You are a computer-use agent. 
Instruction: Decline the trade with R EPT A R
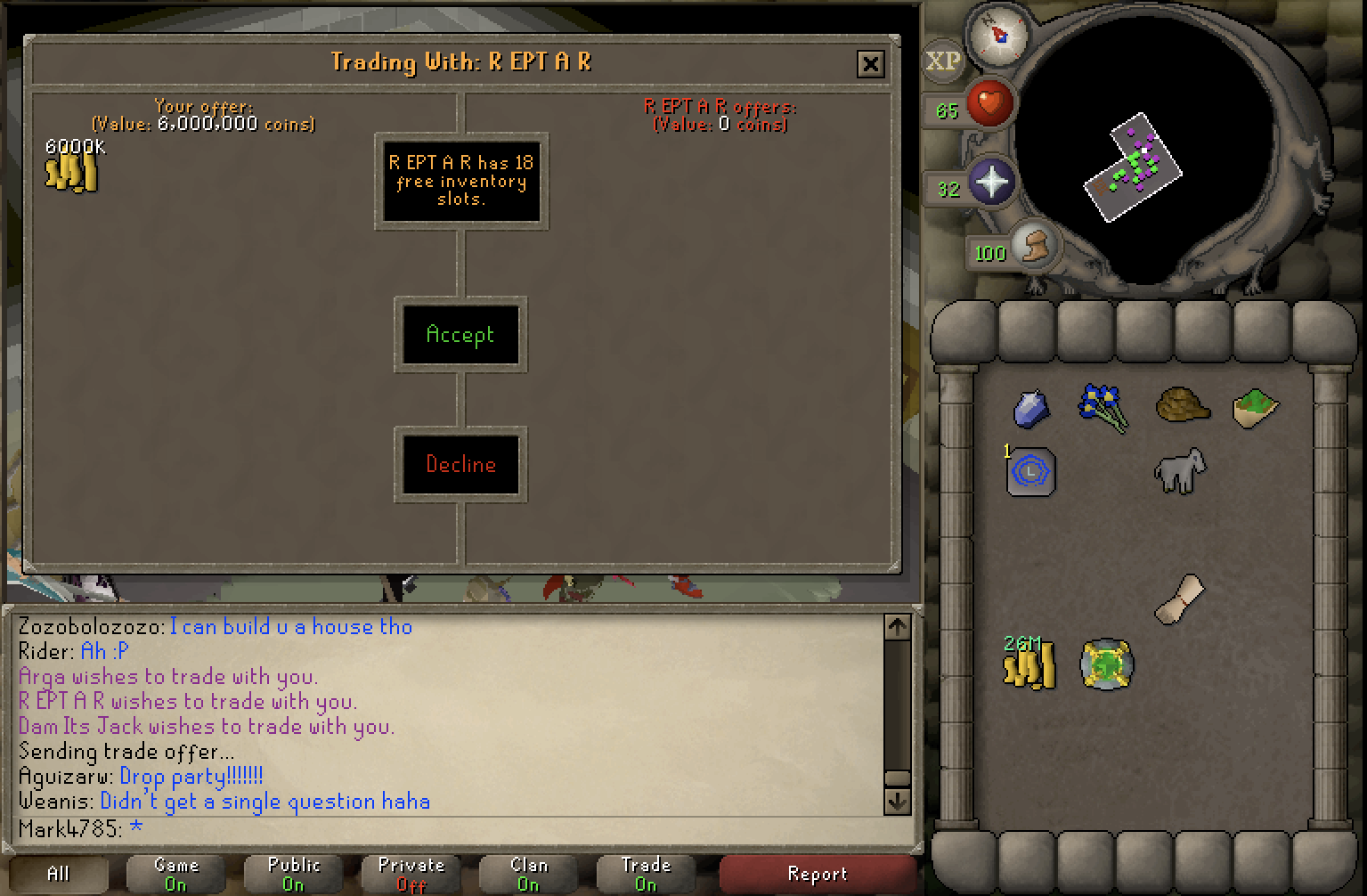point(460,464)
